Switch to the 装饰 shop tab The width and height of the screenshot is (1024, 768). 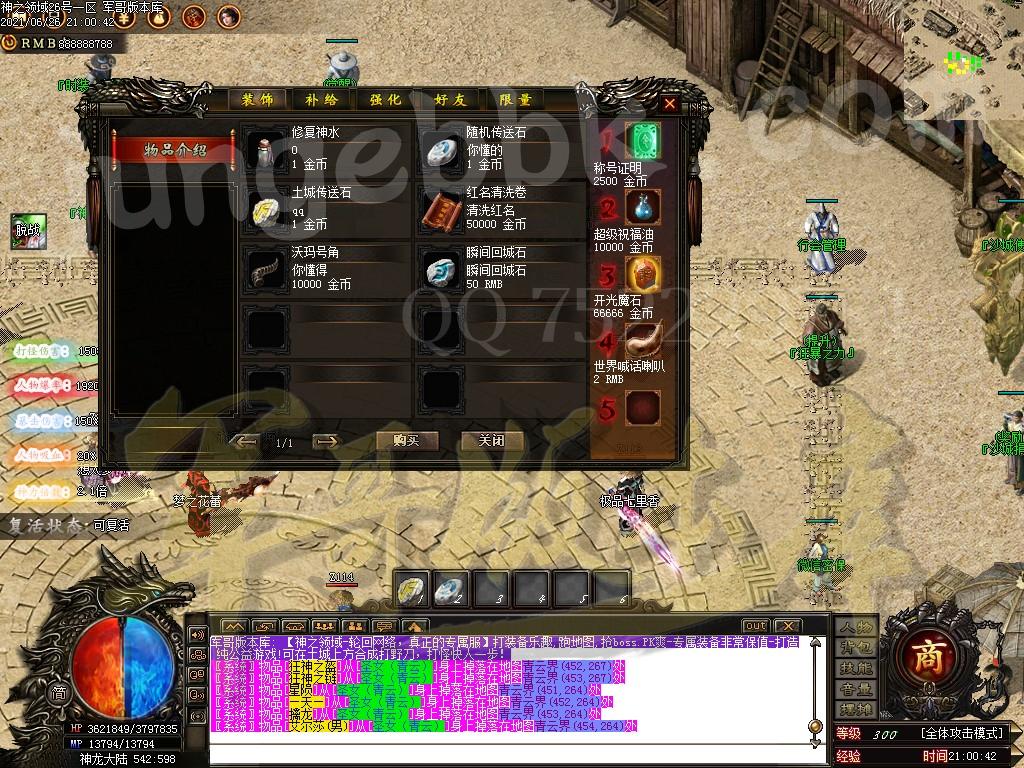point(258,100)
